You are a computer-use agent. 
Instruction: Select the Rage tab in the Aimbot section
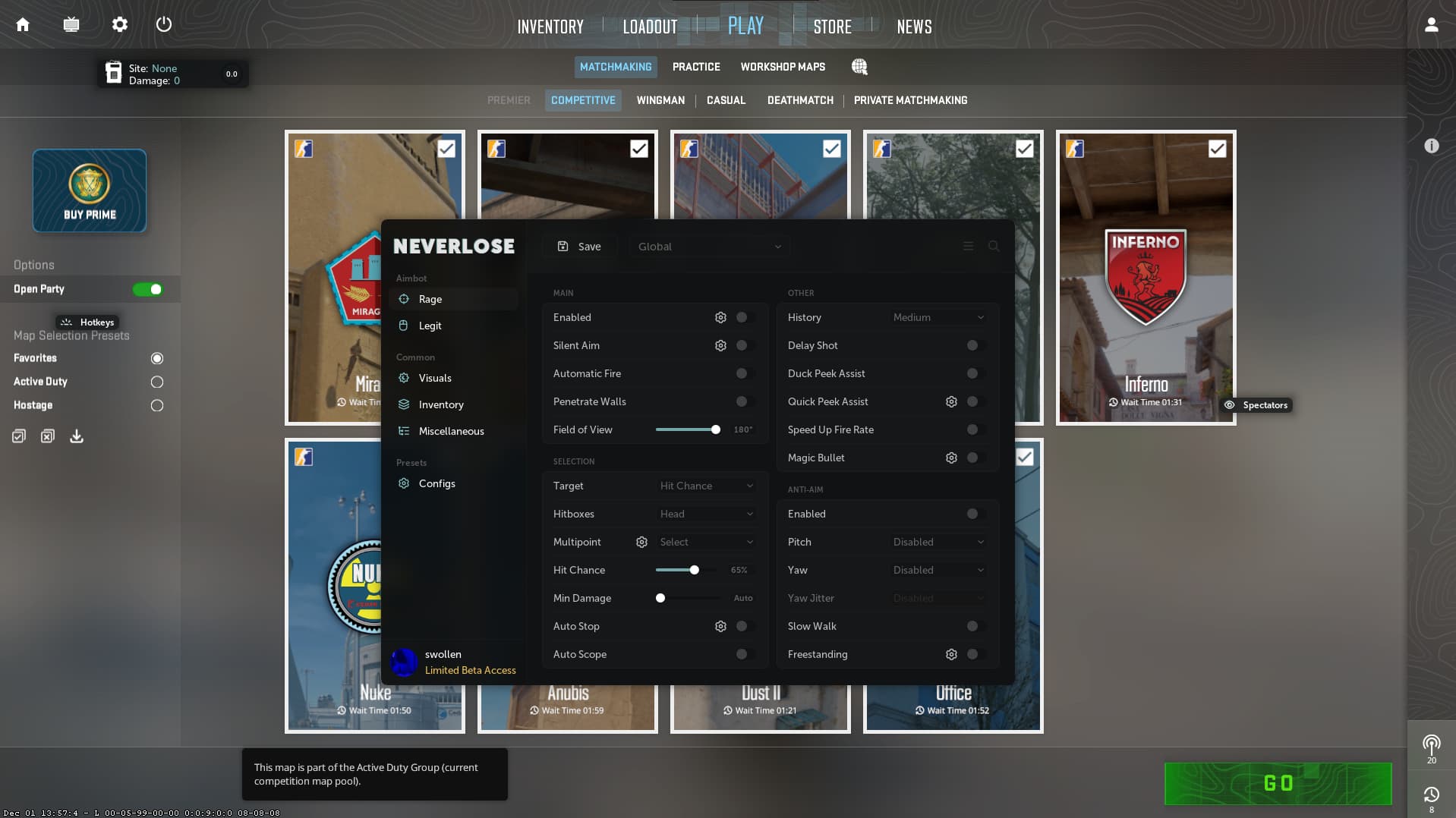tap(430, 299)
